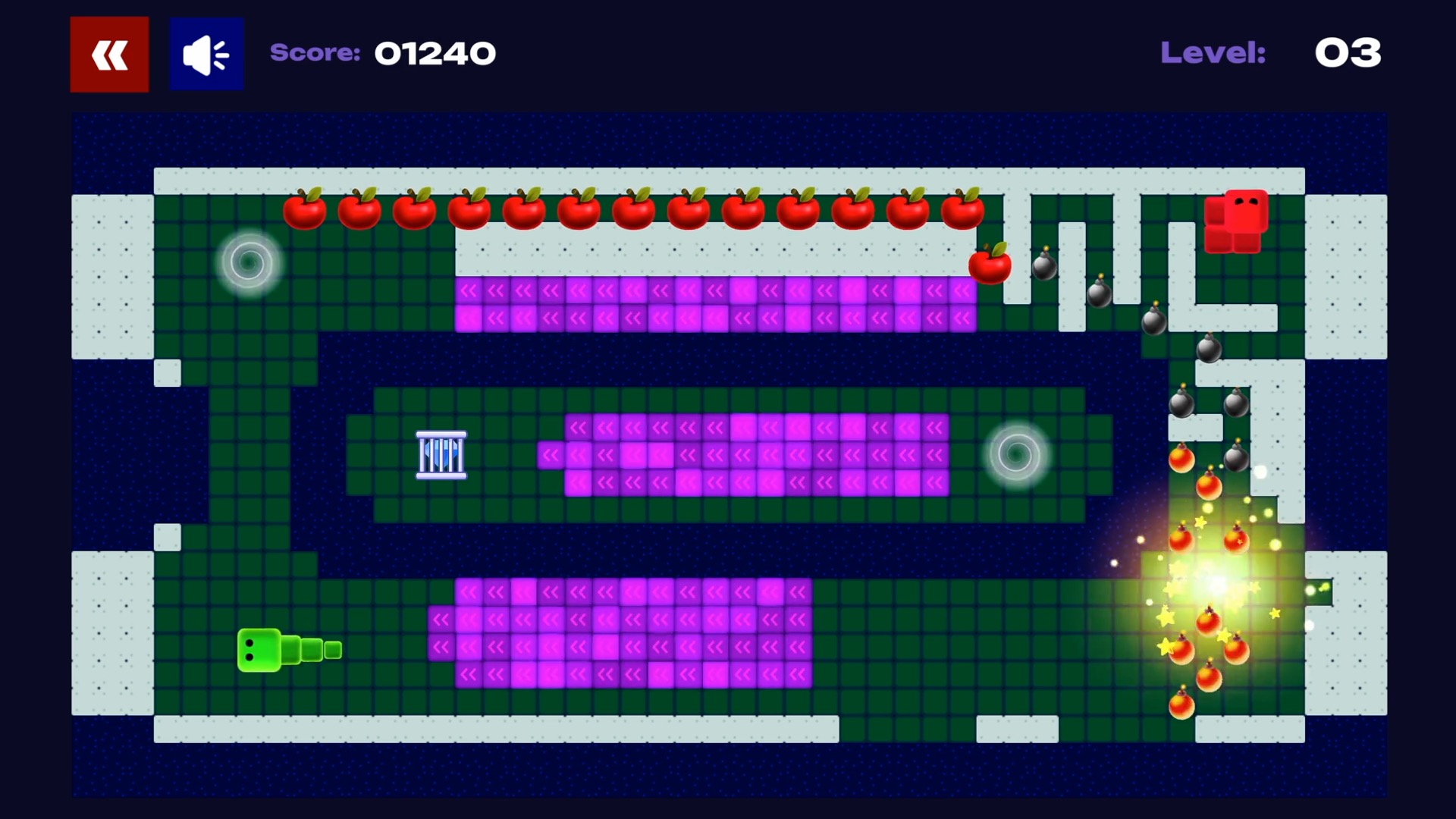Click a lit bomb with sparkling stars

(x=1181, y=648)
